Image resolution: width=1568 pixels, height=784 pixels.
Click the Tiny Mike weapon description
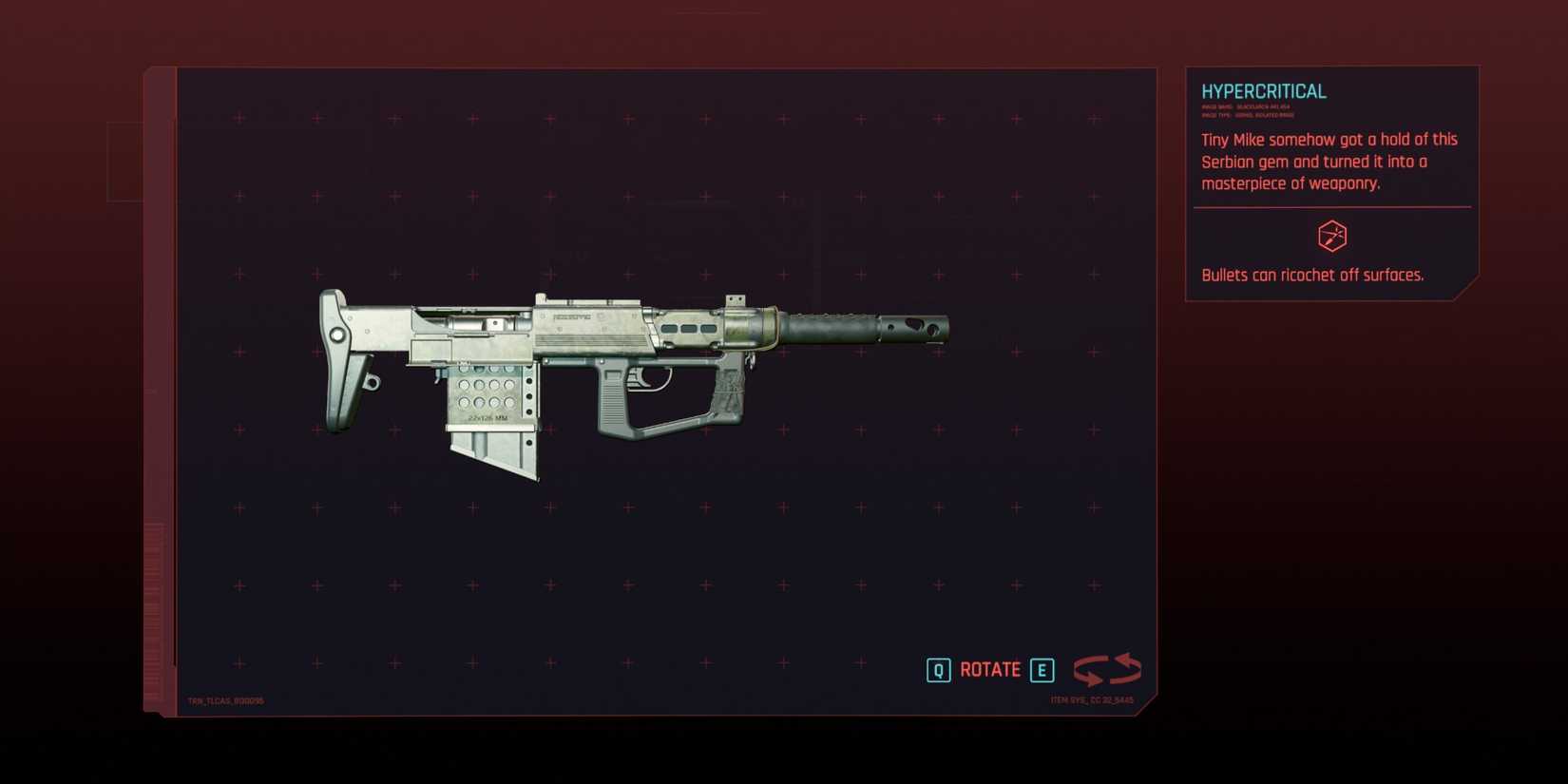[x=1328, y=162]
